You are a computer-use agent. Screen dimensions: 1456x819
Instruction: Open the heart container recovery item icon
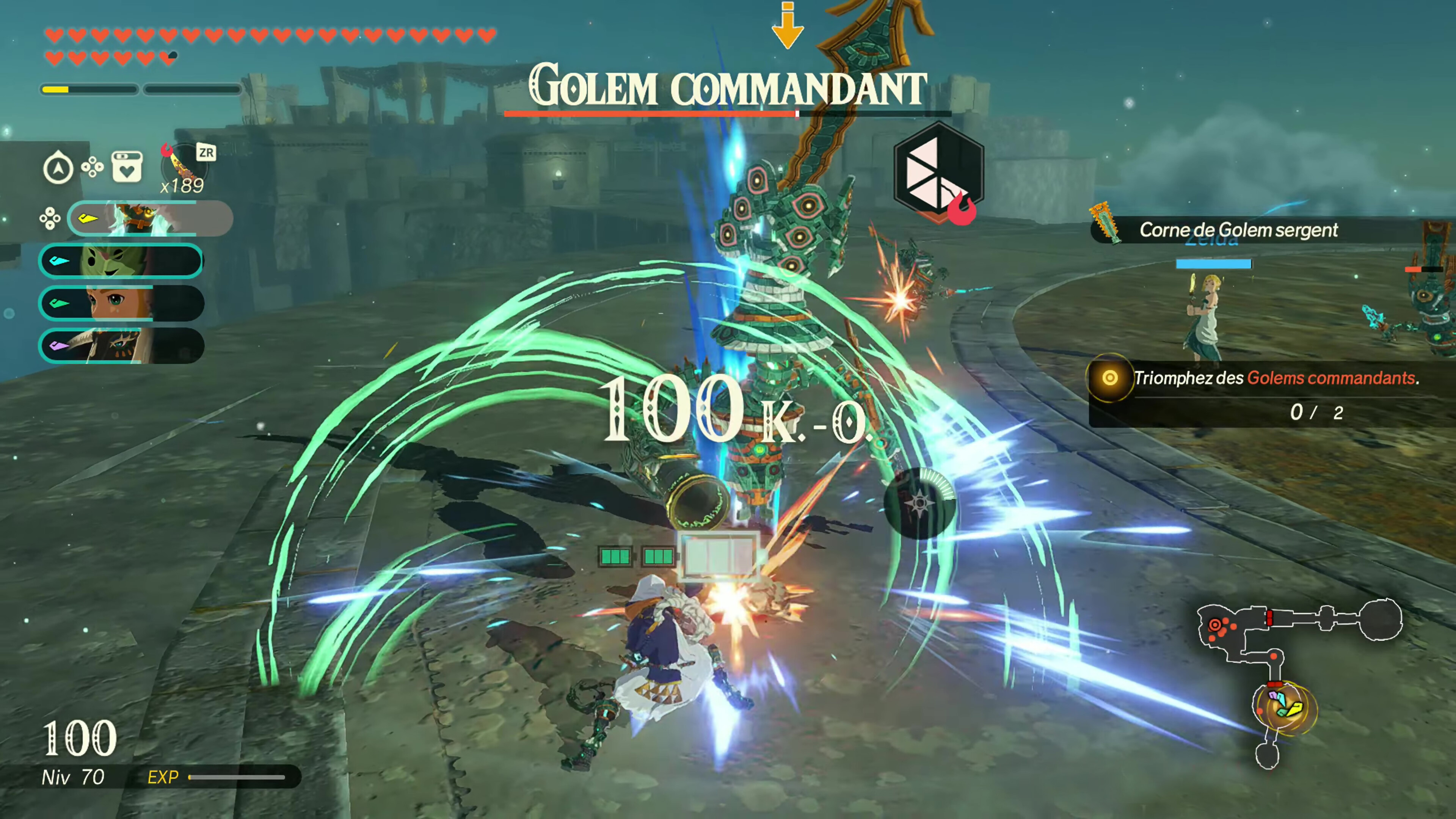click(x=127, y=167)
